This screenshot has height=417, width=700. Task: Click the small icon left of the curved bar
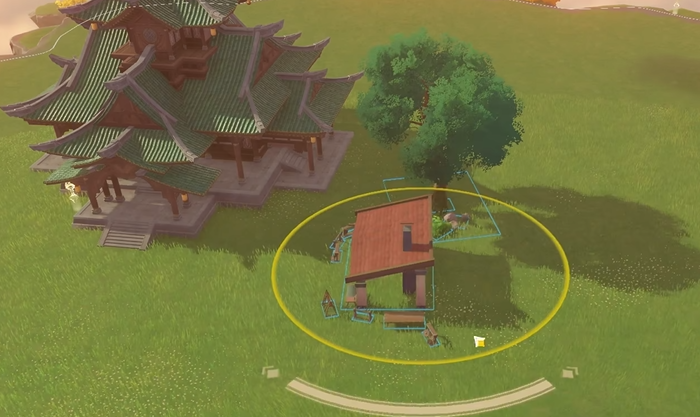point(271,372)
